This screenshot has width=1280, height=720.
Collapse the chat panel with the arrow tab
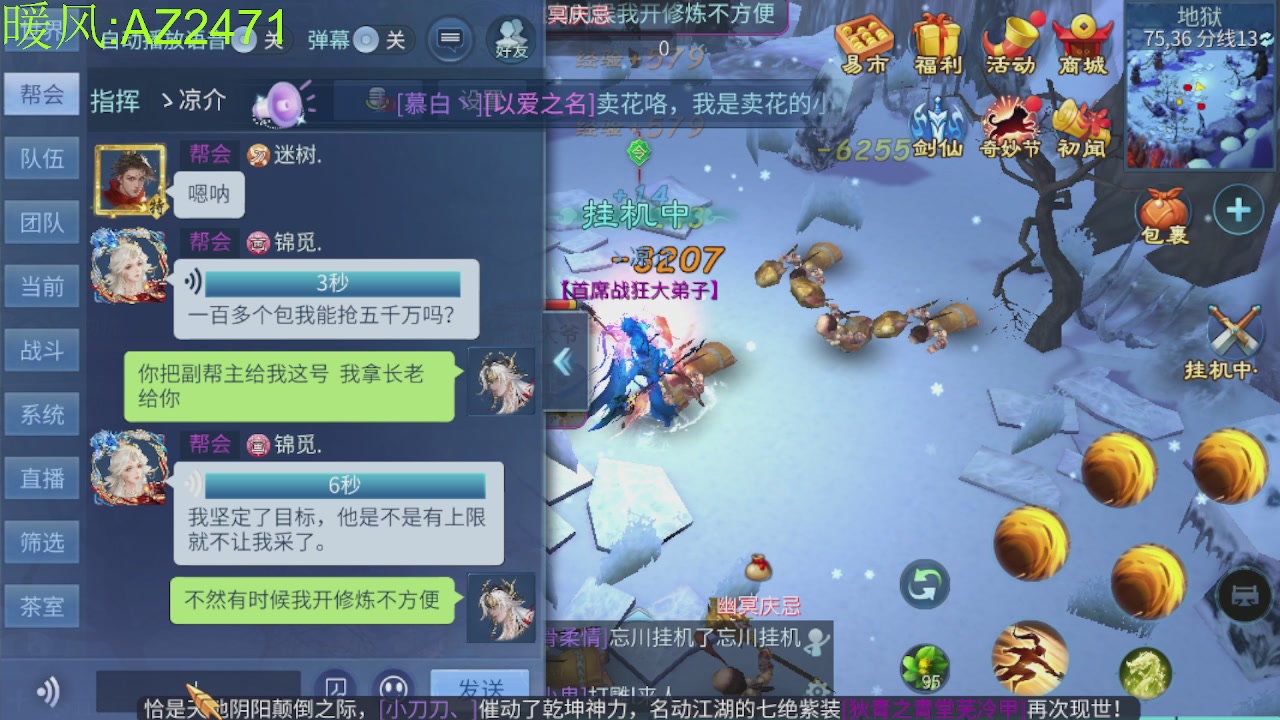pos(563,360)
